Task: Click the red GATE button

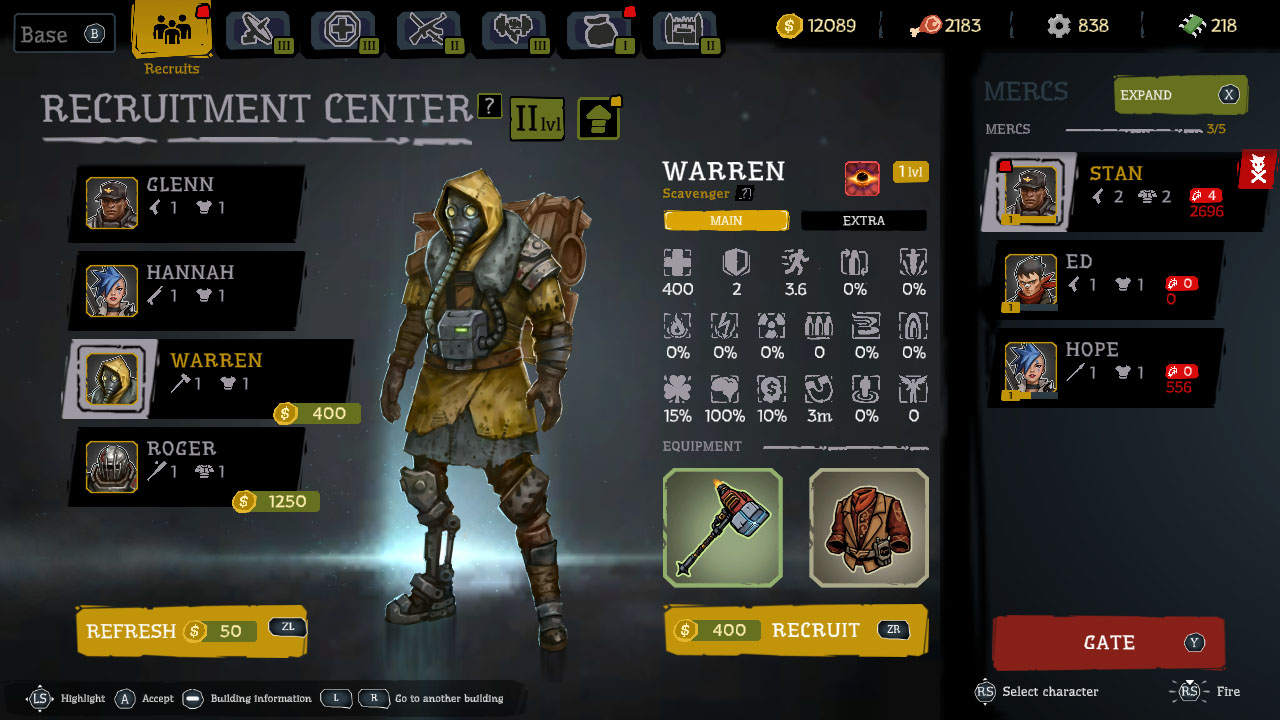Action: click(x=1108, y=644)
